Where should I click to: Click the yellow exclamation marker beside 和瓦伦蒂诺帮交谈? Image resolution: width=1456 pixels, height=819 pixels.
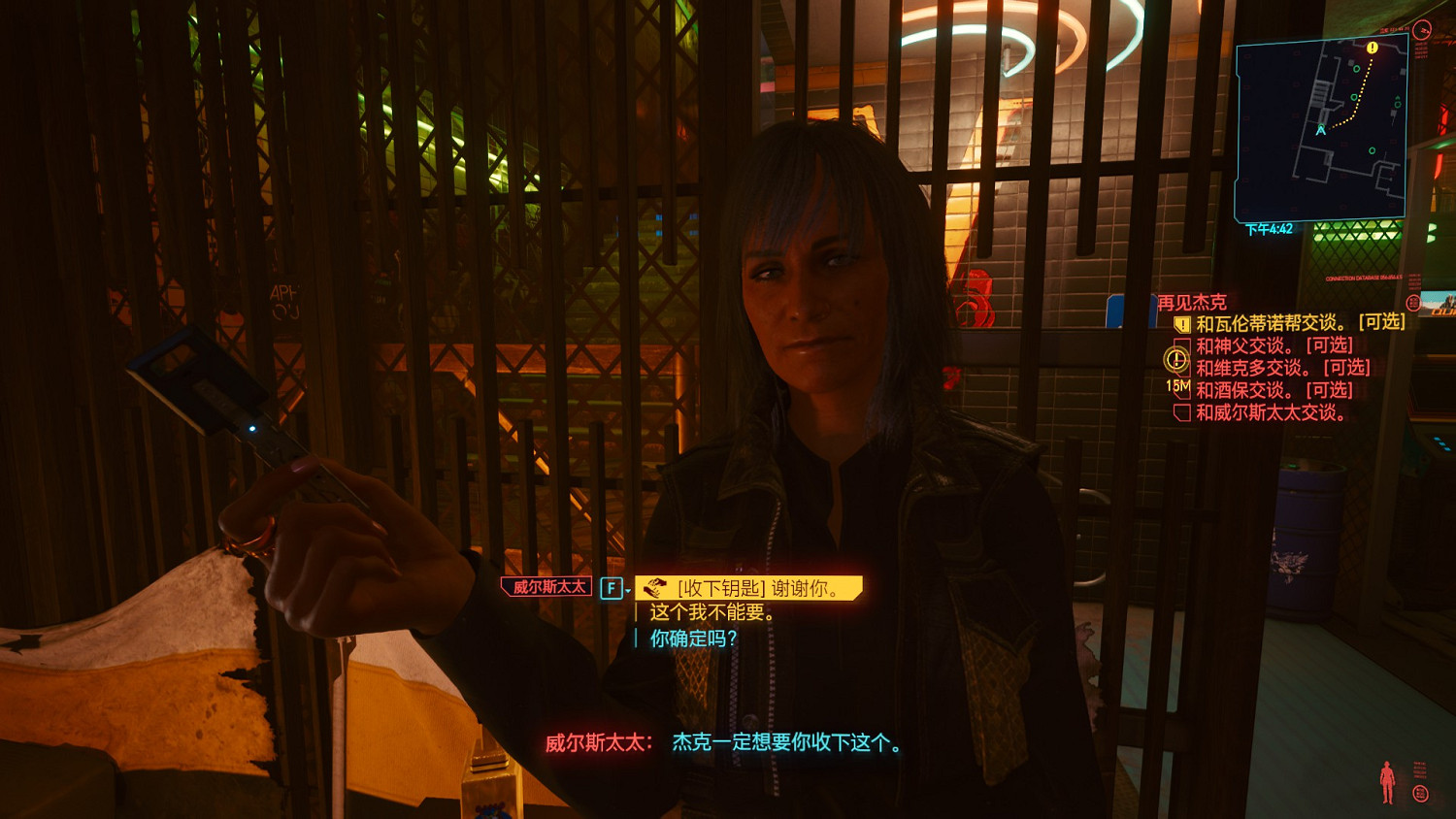(x=1183, y=323)
